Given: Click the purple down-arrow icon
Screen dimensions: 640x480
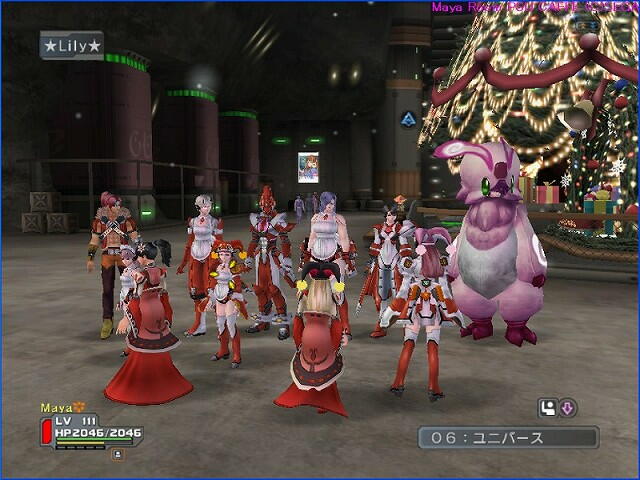Looking at the screenshot, I should click(x=566, y=407).
